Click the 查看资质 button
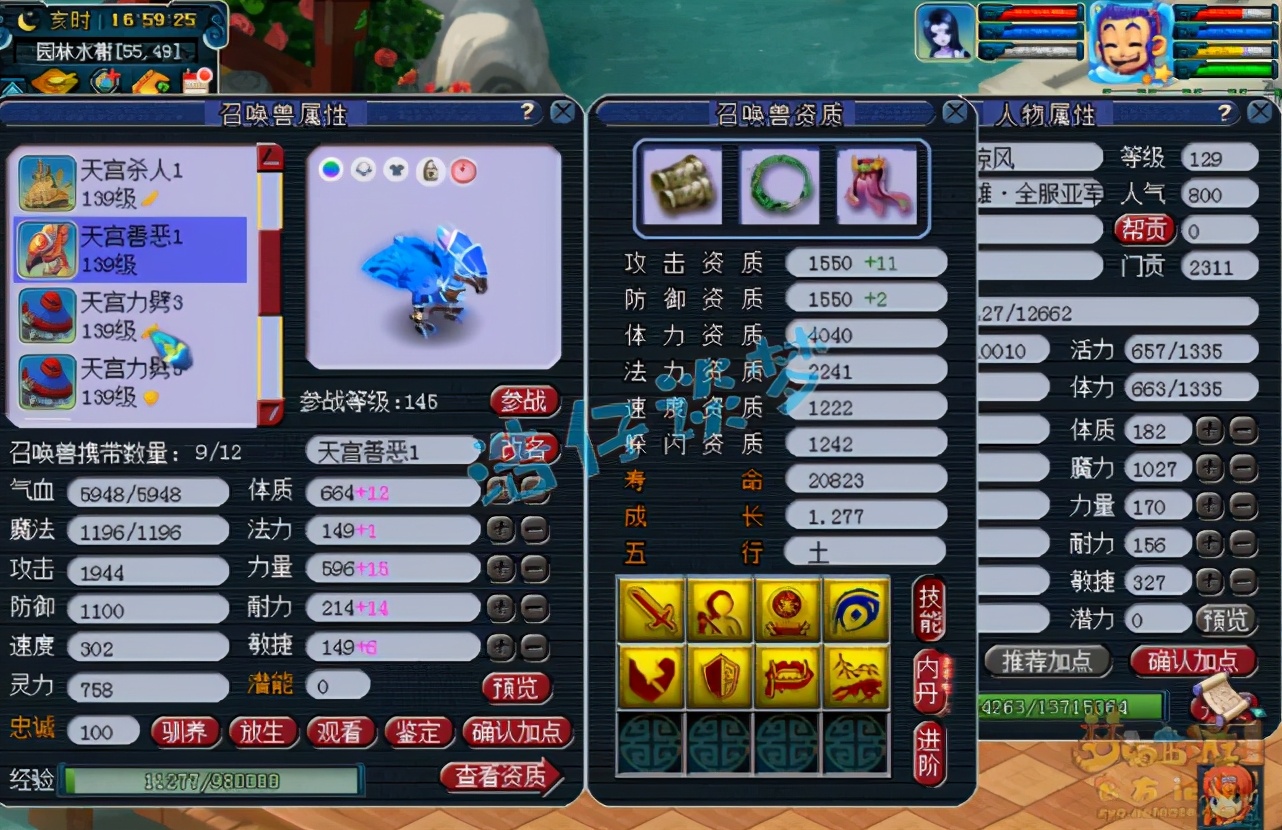Screen dimensions: 1282x830 pyautogui.click(x=501, y=777)
